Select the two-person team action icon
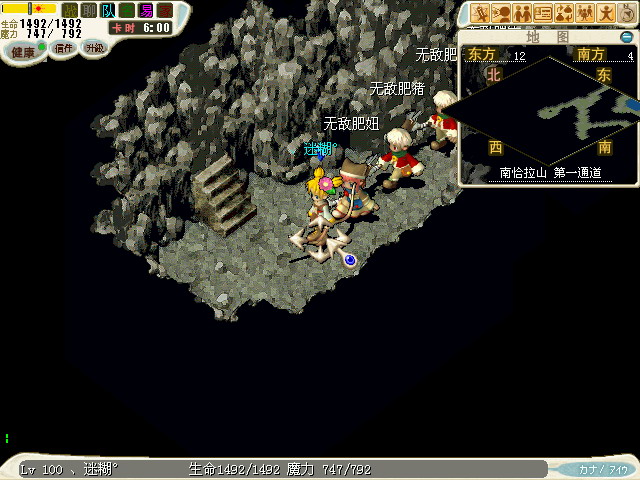The image size is (640, 480). point(522,13)
